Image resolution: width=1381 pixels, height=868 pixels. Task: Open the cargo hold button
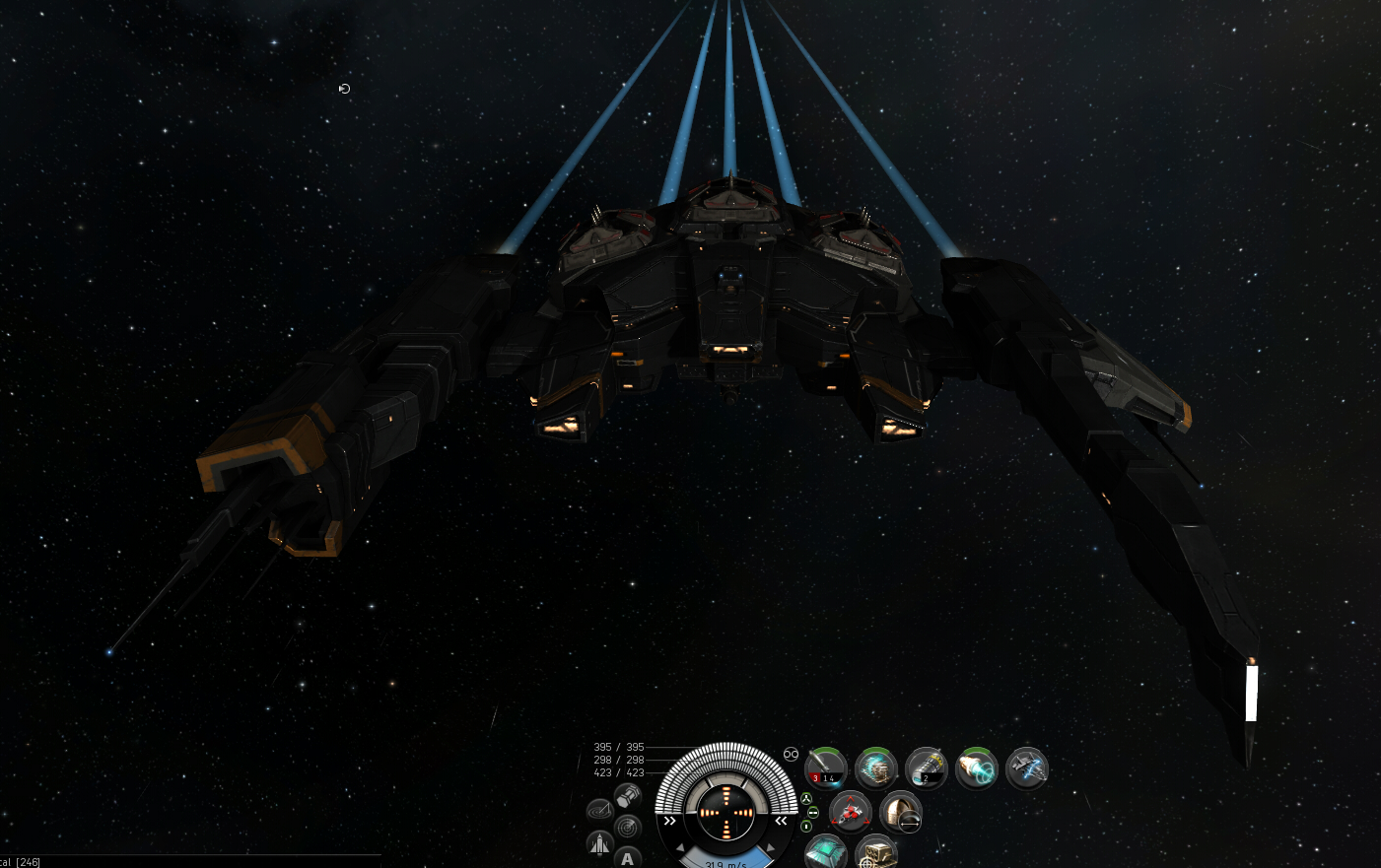(628, 795)
